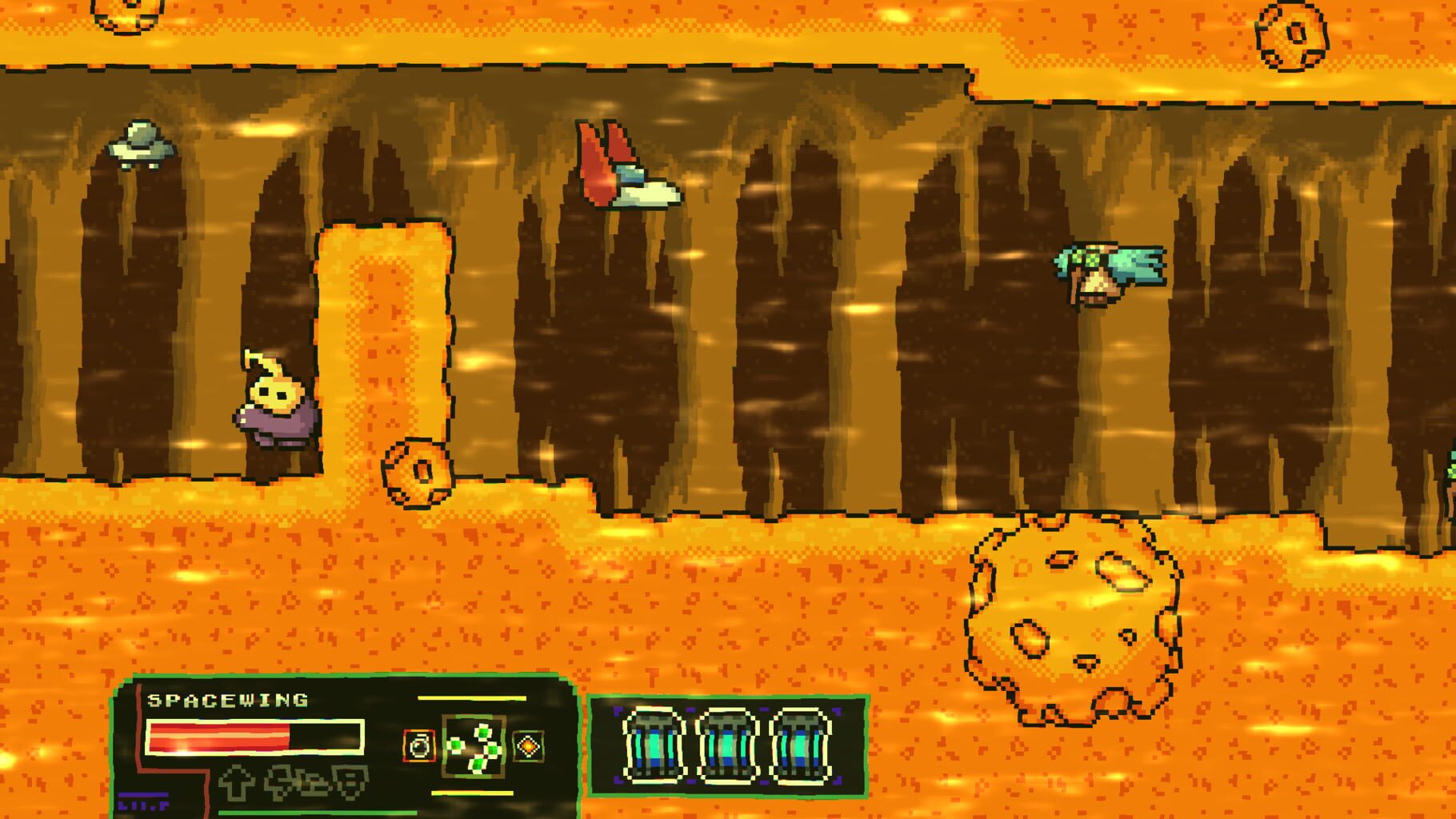Click the purple LII.P indicator label
The image size is (1456, 819).
click(144, 801)
